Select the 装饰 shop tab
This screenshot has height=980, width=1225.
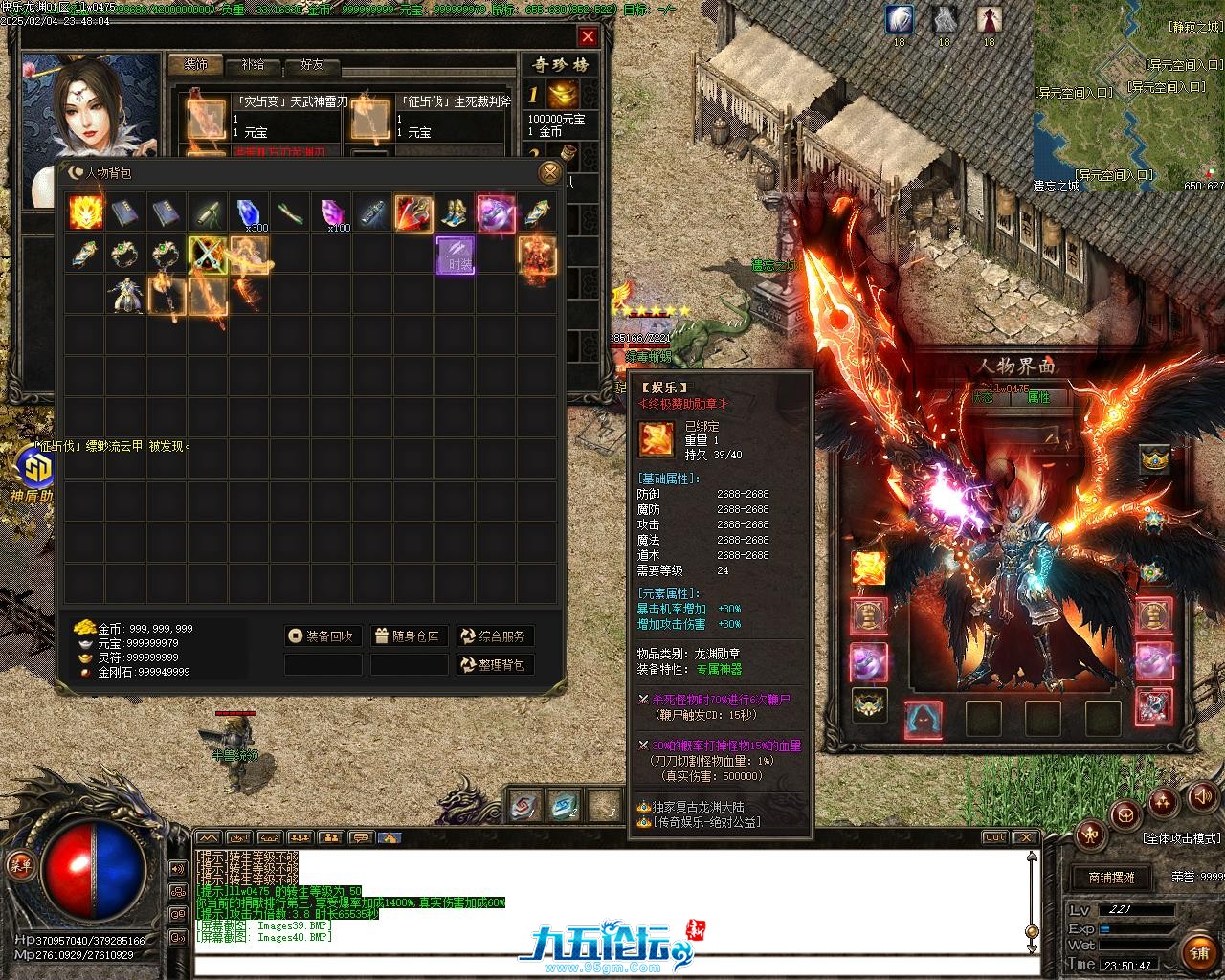[x=195, y=65]
